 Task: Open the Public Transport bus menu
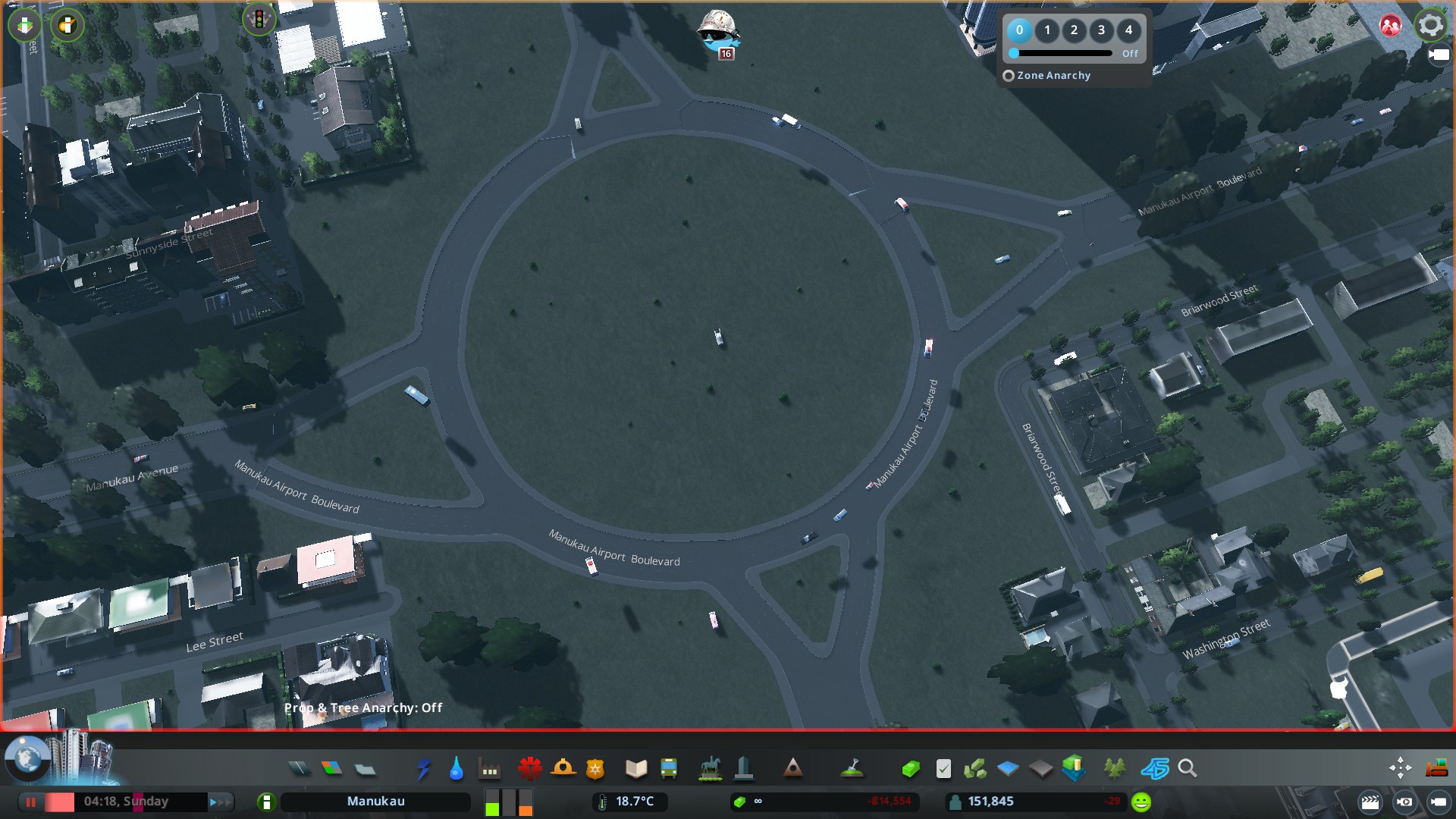(x=668, y=769)
